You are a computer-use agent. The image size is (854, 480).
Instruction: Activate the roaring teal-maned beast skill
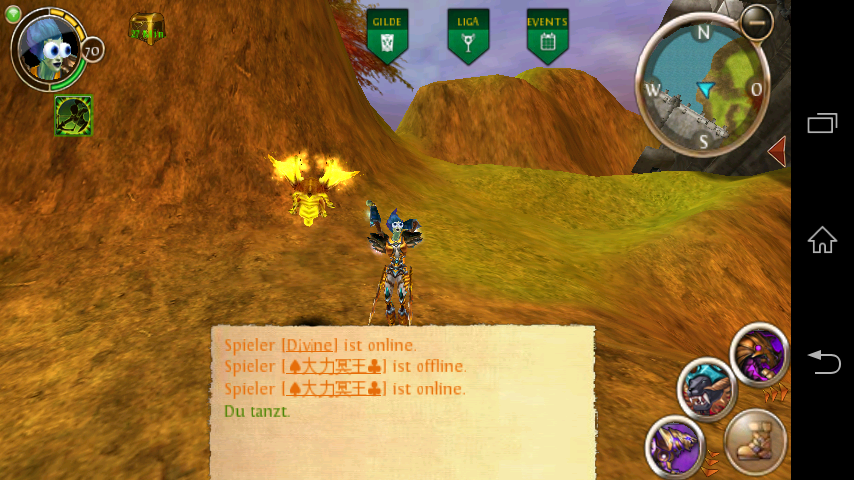click(x=706, y=388)
